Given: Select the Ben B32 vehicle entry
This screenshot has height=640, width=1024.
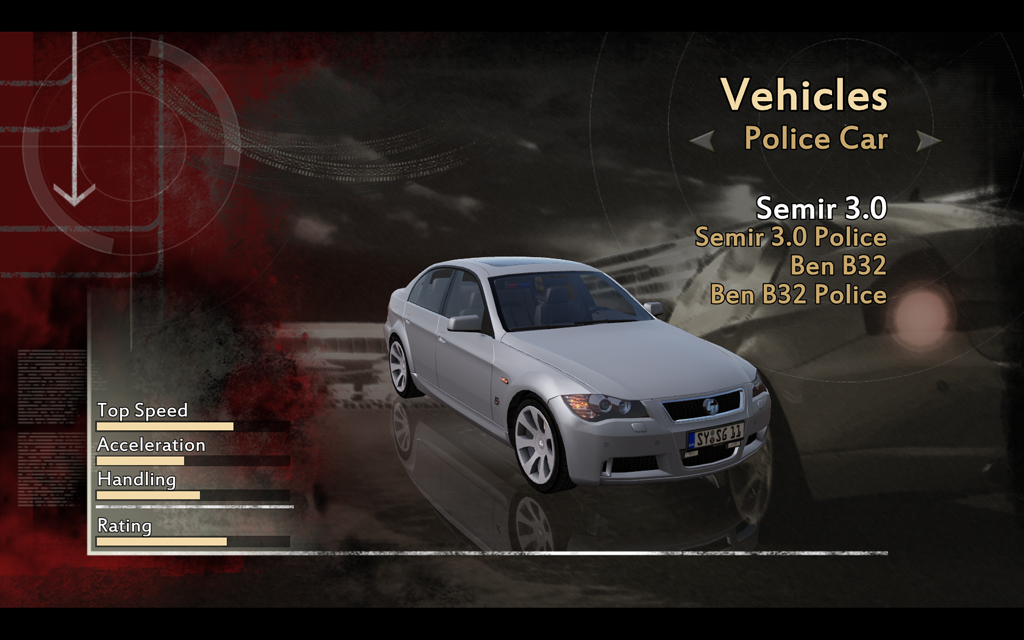Looking at the screenshot, I should tap(837, 266).
